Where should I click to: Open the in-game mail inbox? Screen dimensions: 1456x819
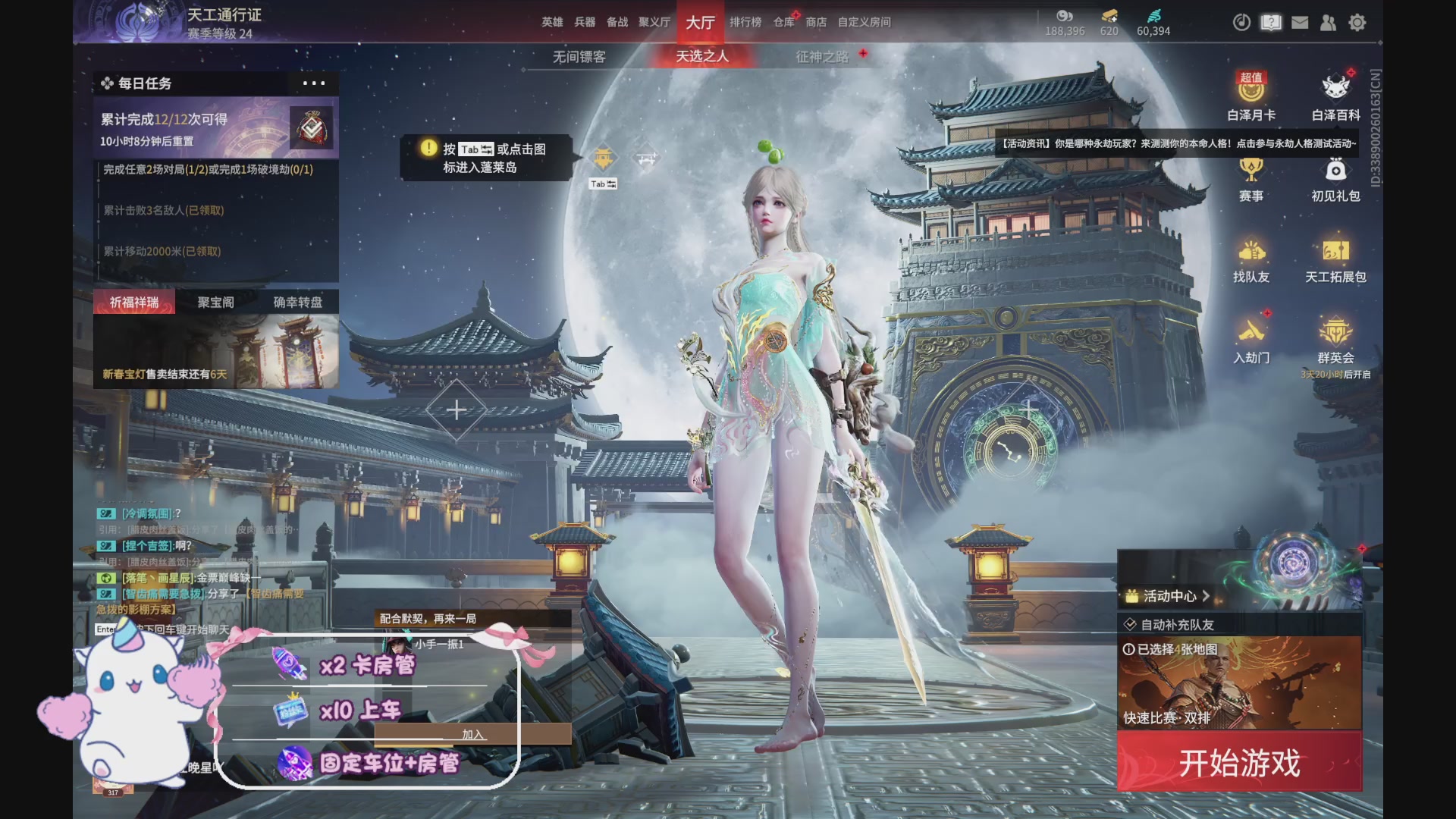1300,23
